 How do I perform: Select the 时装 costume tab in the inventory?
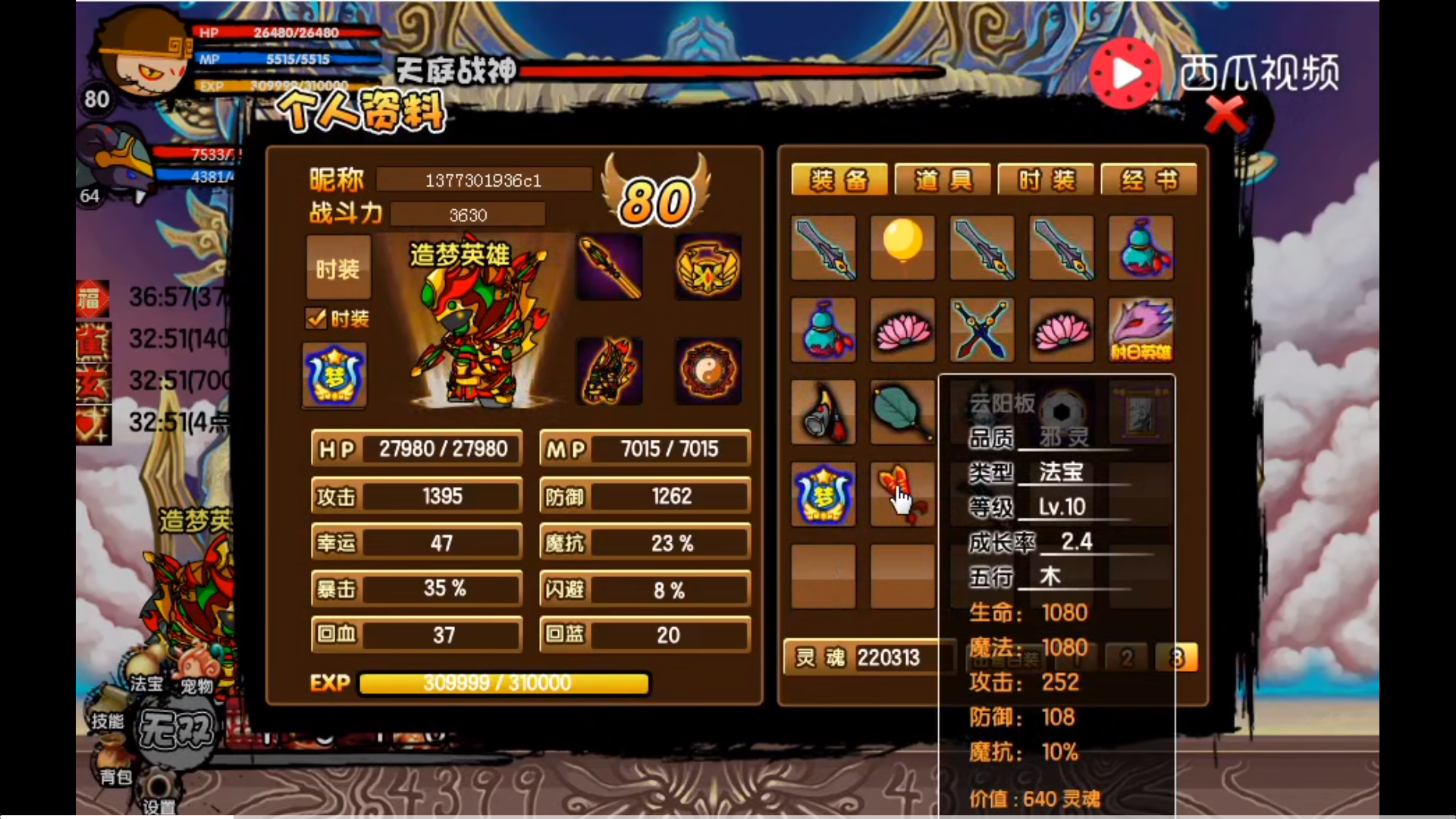1046,180
